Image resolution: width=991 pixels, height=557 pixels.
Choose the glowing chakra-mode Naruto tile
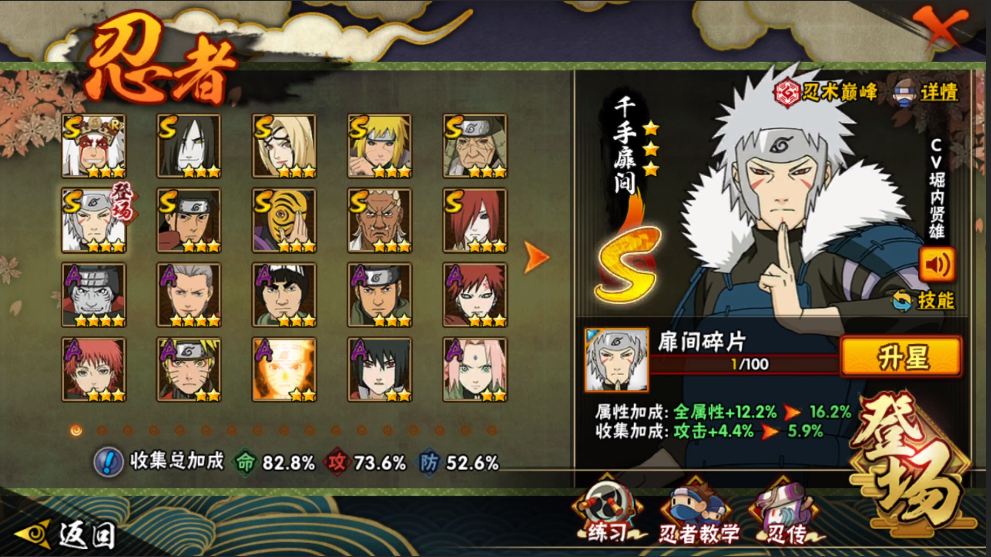click(284, 370)
